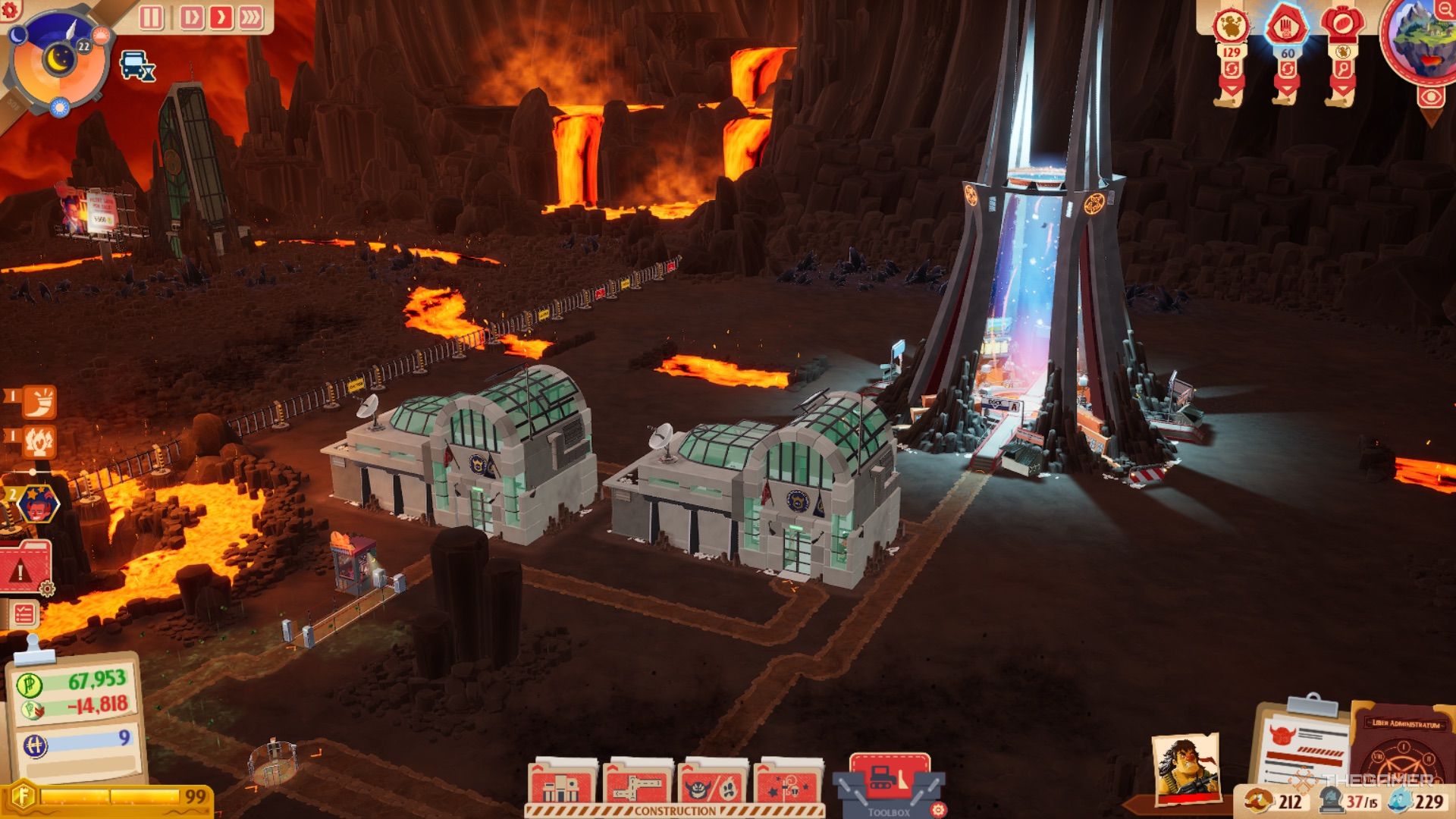Toggle the eye visibility button below minimap
Viewport: 1456px width, 819px height.
click(x=1430, y=97)
